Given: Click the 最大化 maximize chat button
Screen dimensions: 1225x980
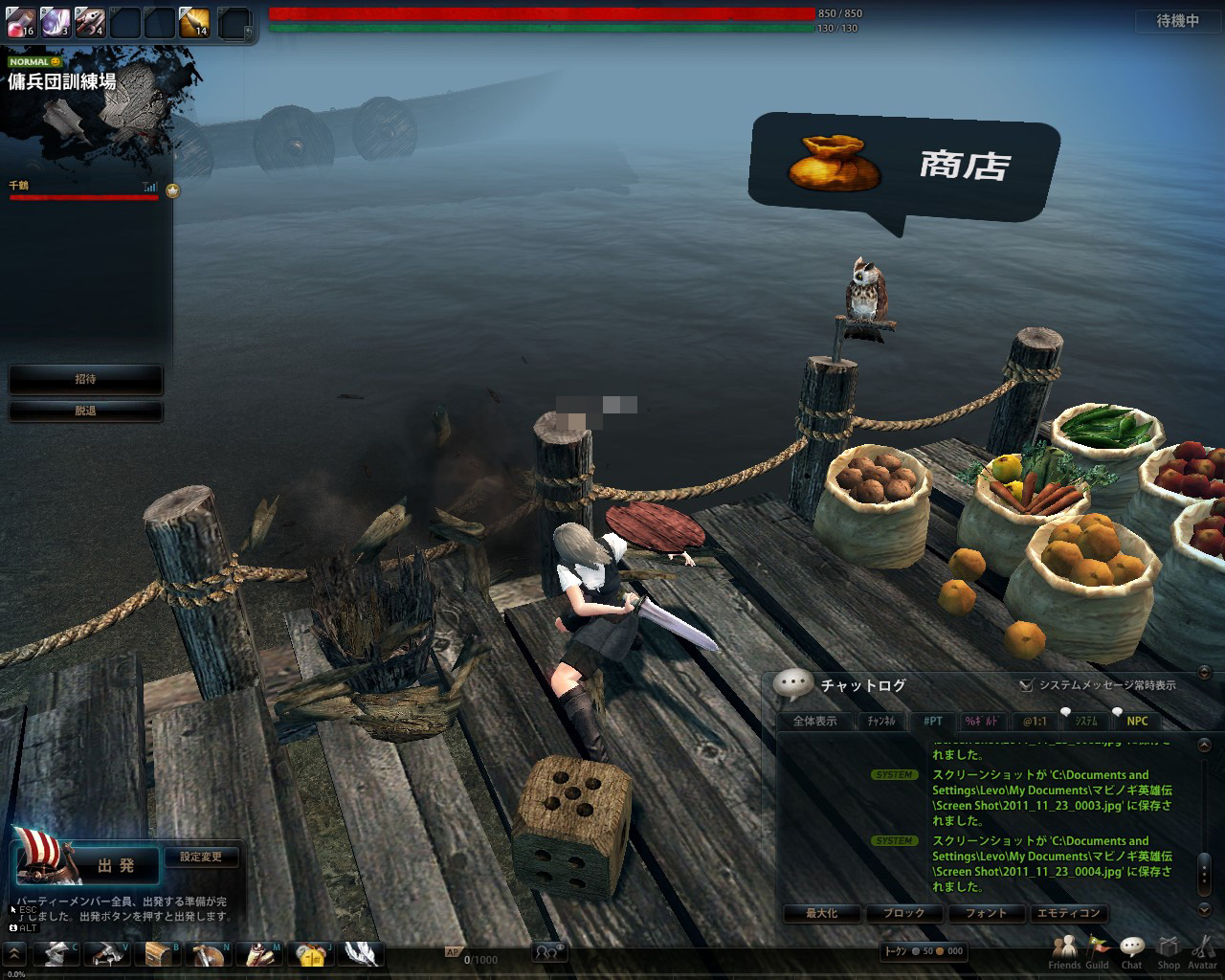Looking at the screenshot, I should click(x=822, y=913).
